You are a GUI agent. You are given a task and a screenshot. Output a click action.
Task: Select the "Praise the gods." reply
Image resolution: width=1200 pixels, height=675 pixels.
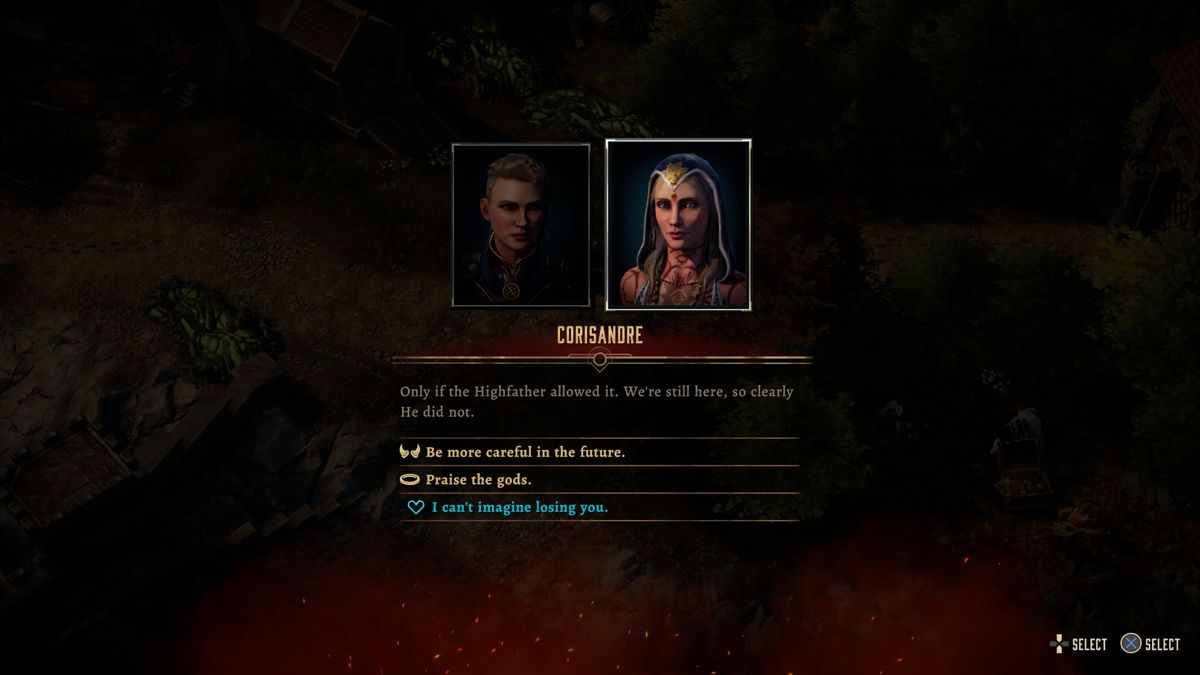[478, 480]
